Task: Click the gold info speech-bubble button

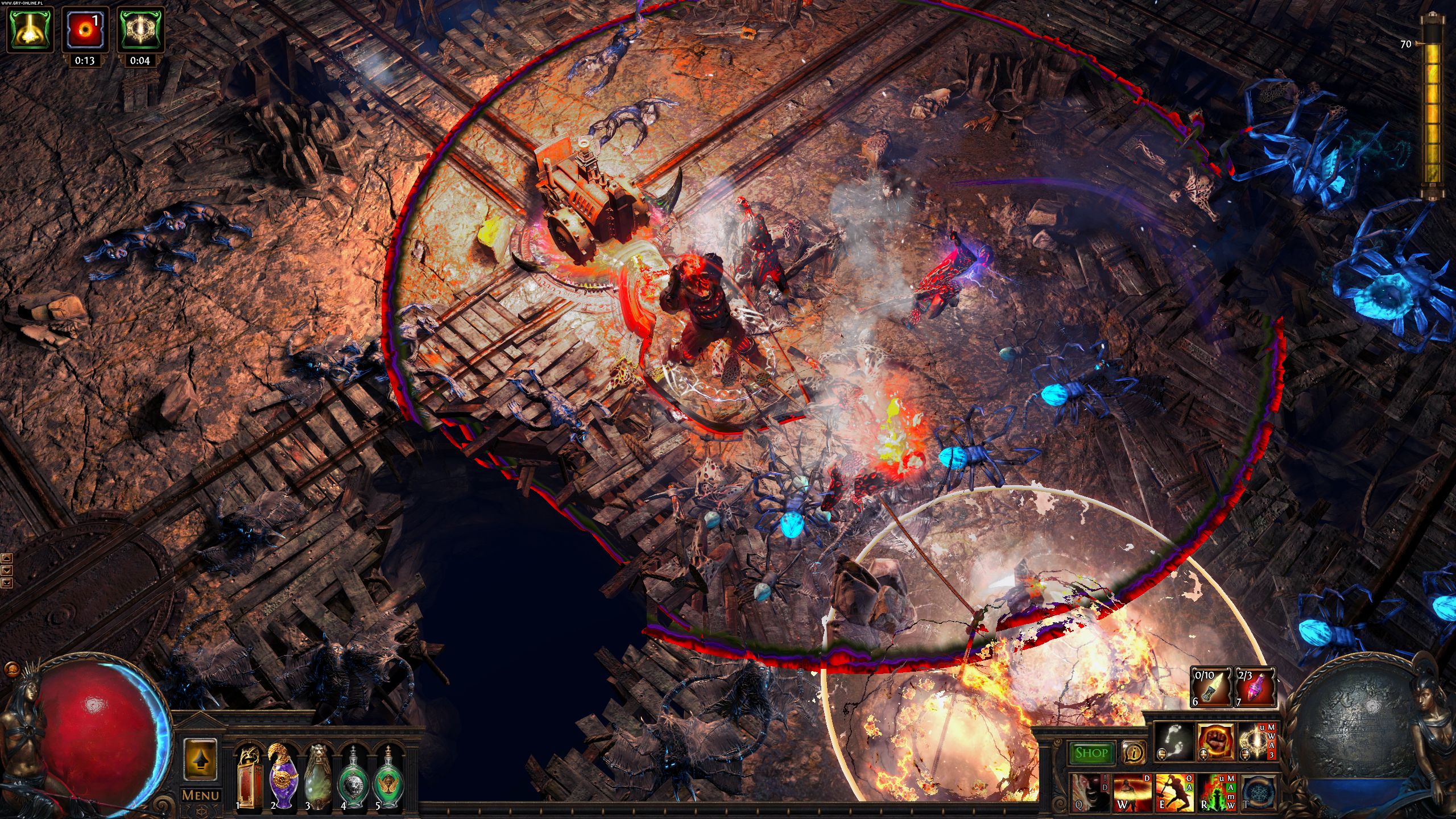Action: [1134, 753]
